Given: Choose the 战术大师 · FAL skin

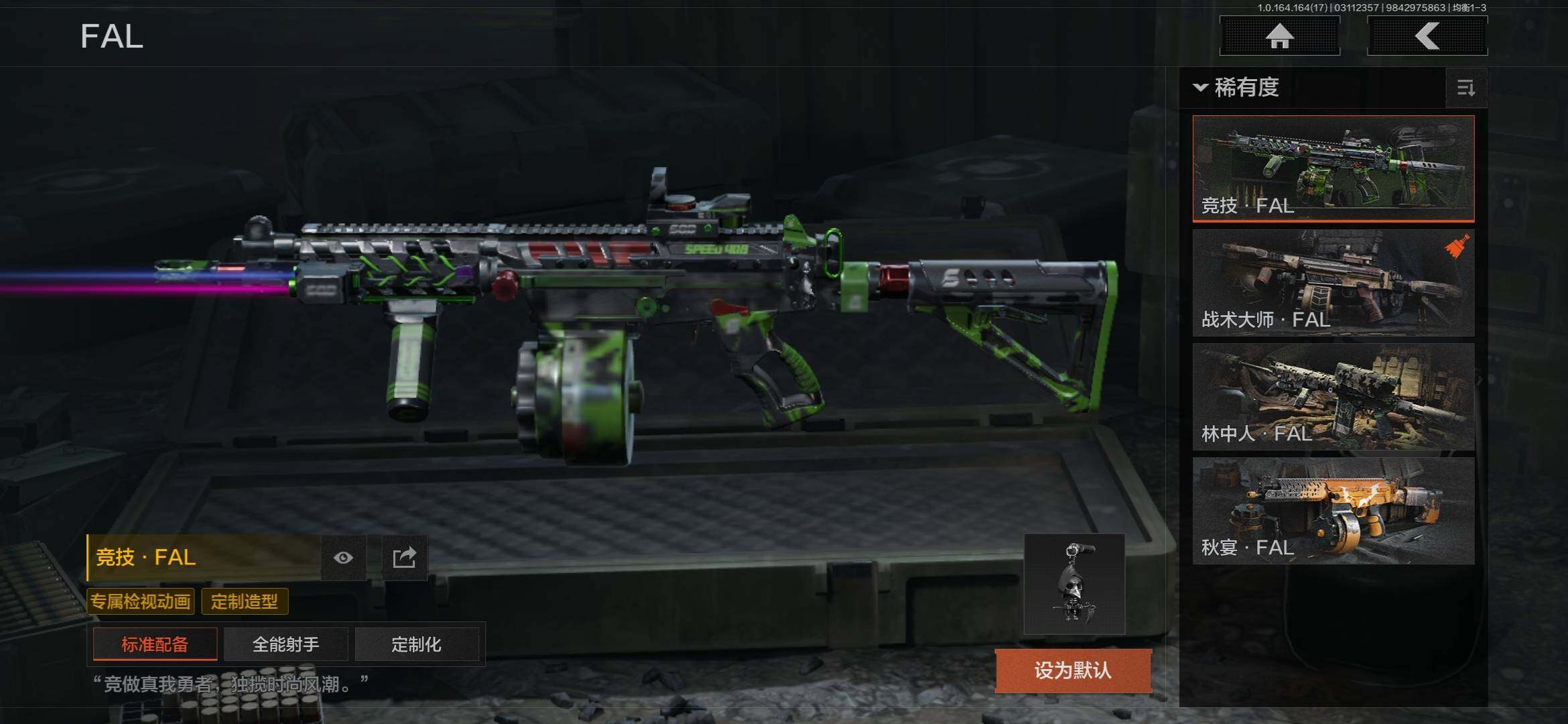Looking at the screenshot, I should tap(1333, 282).
